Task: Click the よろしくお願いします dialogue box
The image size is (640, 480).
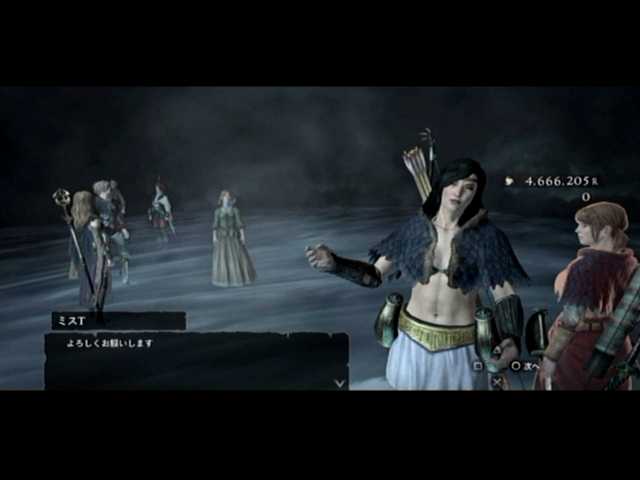Action: pos(196,361)
